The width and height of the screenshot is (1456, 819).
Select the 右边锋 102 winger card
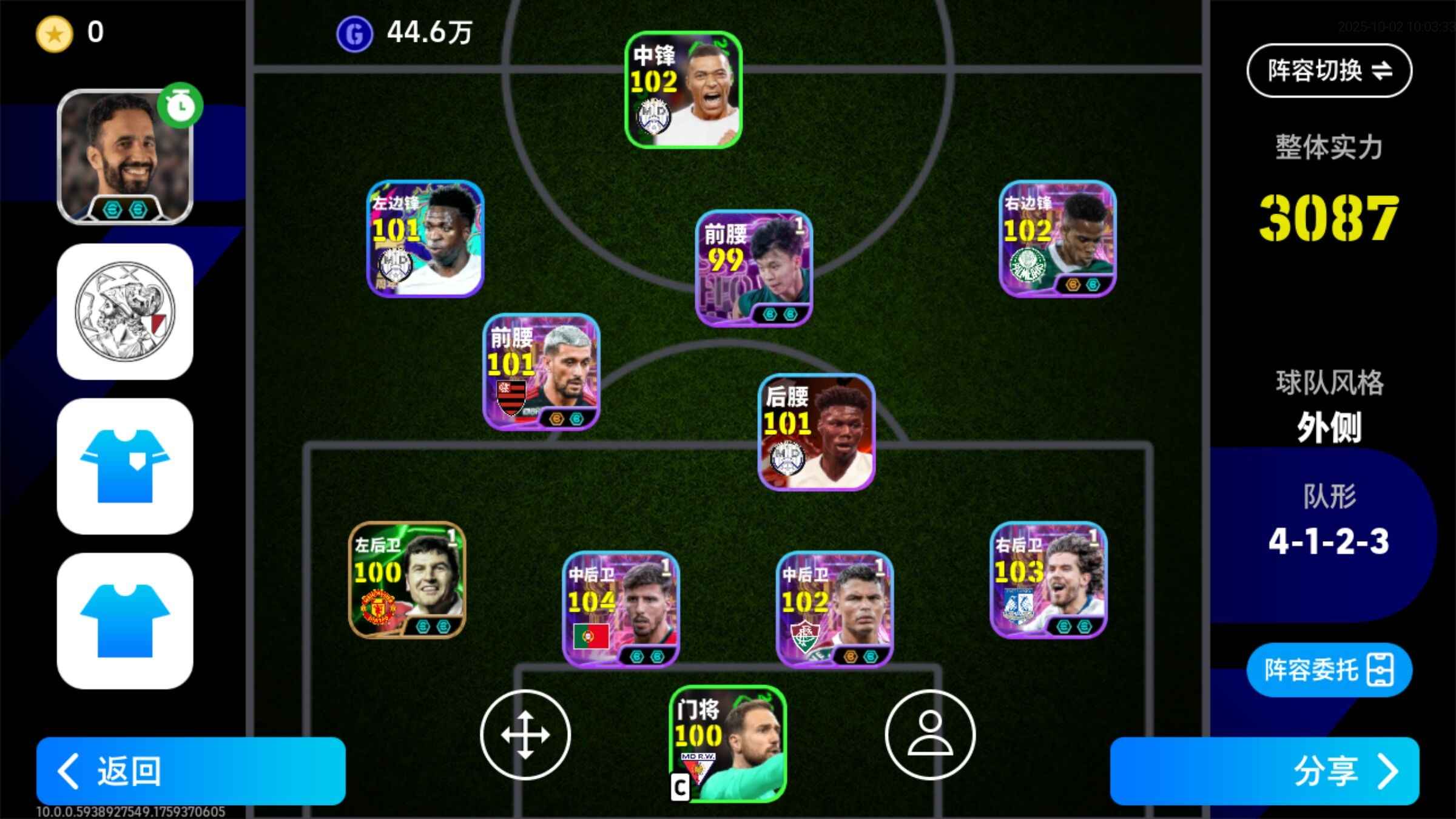(x=1057, y=238)
